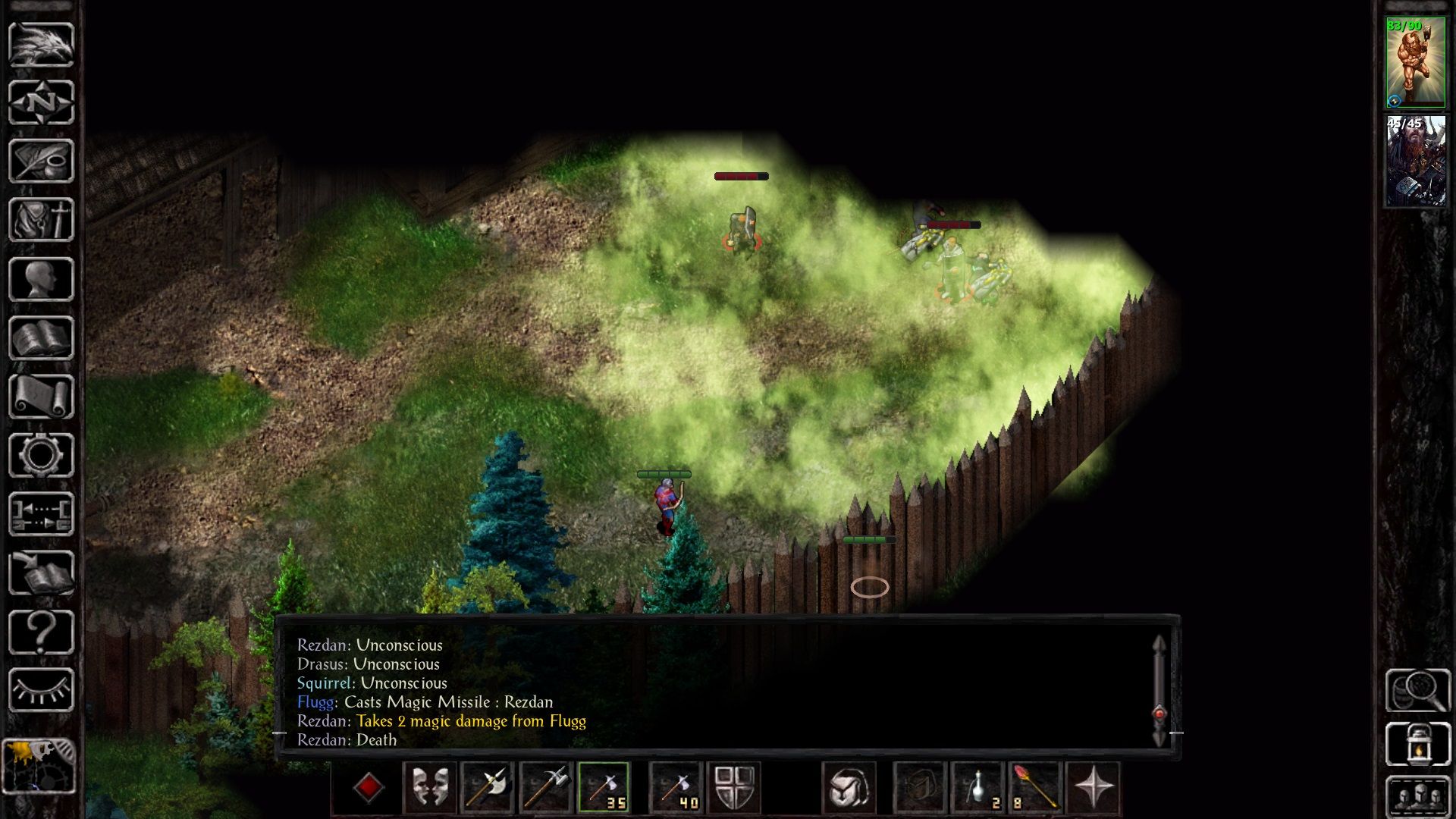Select the throwing axe slot with 40
The height and width of the screenshot is (819, 1456).
coord(675,788)
